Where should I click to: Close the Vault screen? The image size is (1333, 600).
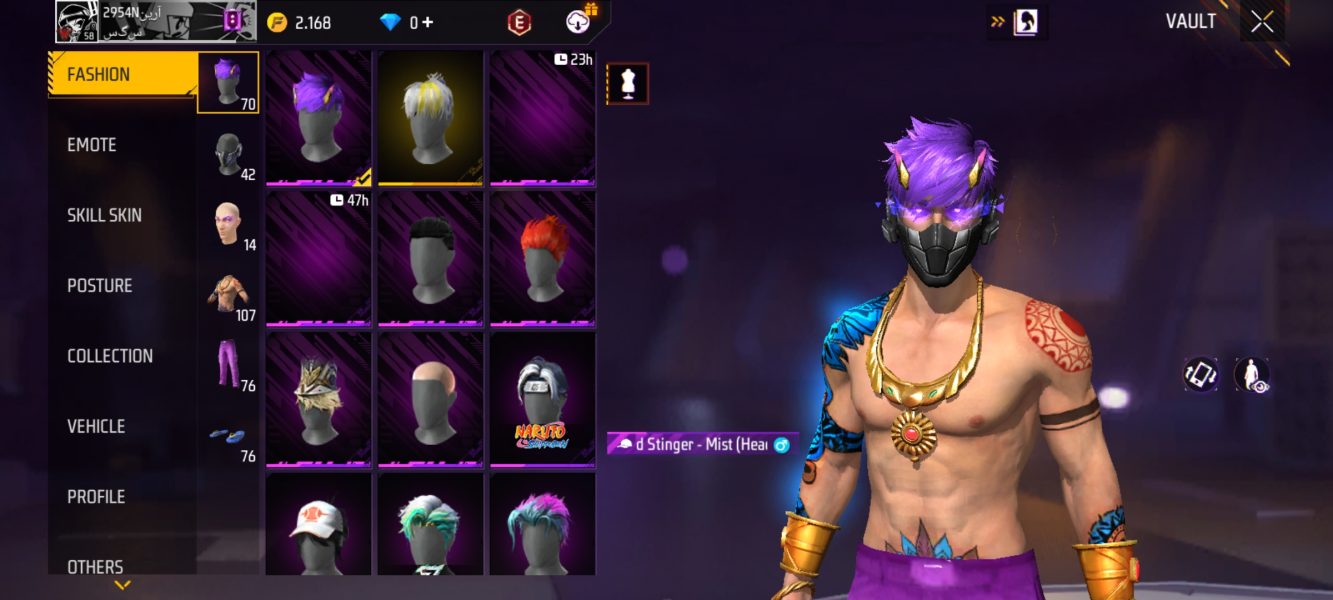pos(1262,22)
